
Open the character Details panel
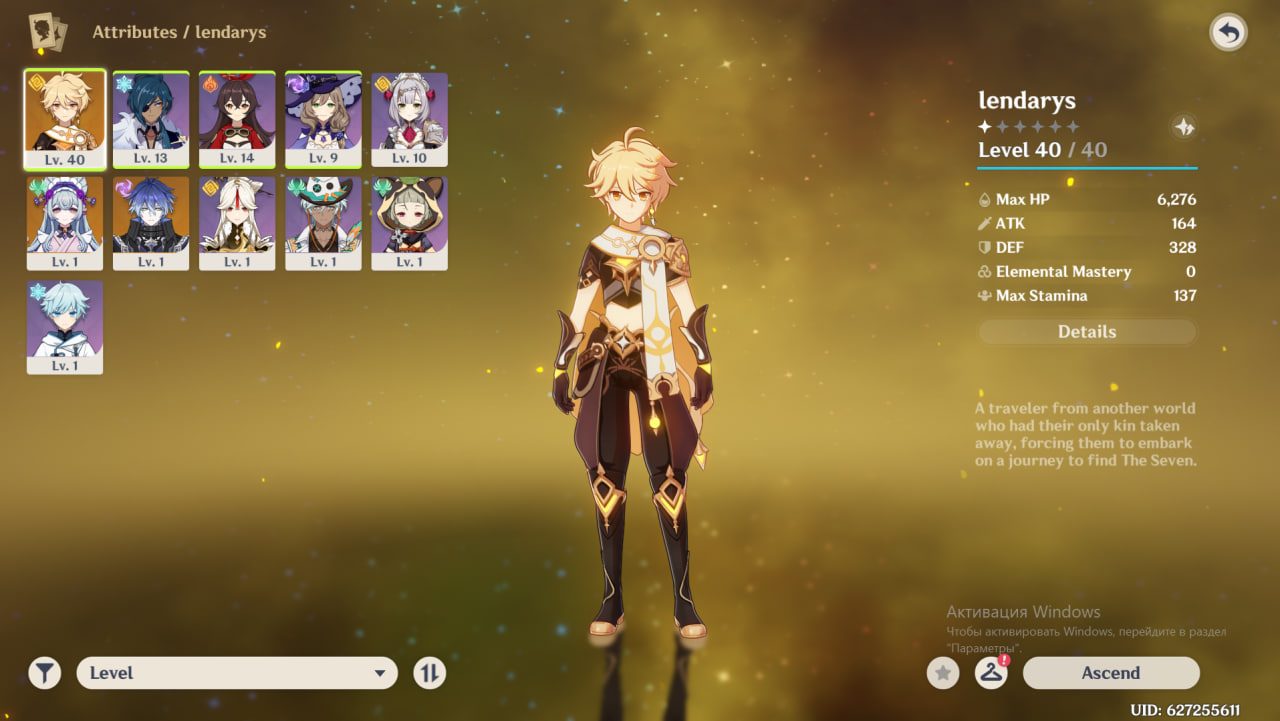coord(1087,332)
